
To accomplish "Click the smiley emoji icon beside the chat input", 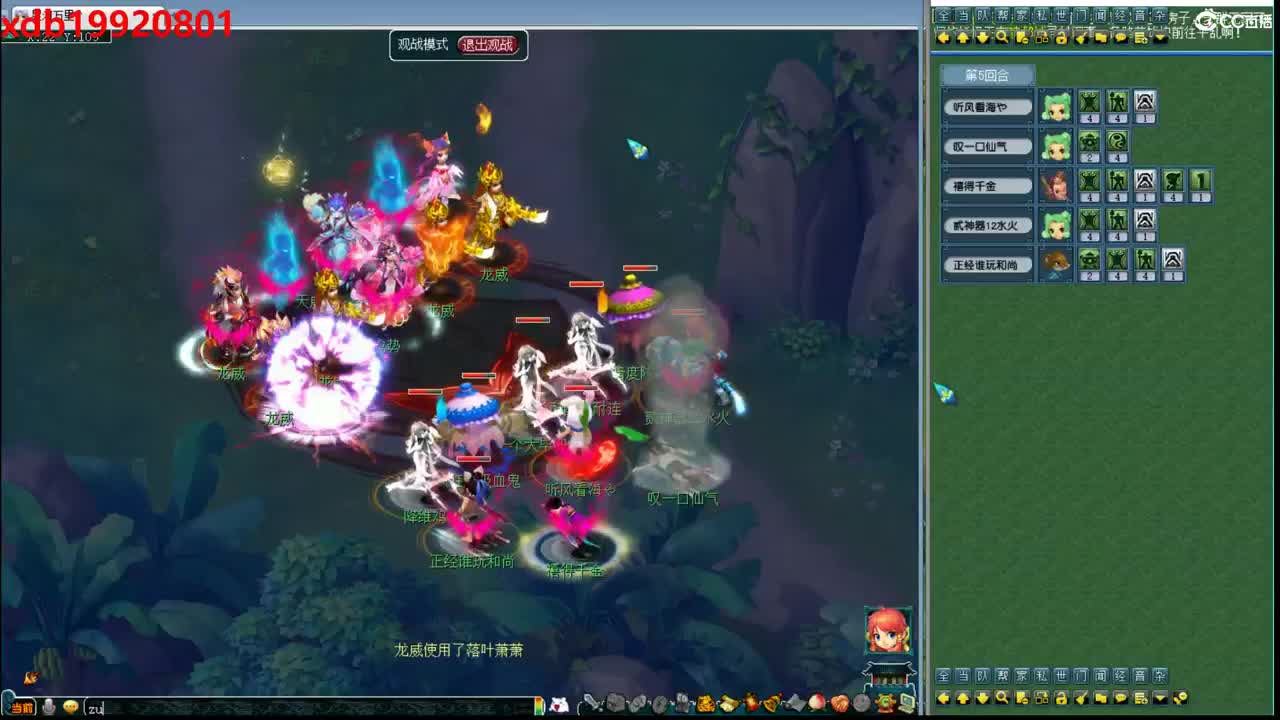I will 70,706.
